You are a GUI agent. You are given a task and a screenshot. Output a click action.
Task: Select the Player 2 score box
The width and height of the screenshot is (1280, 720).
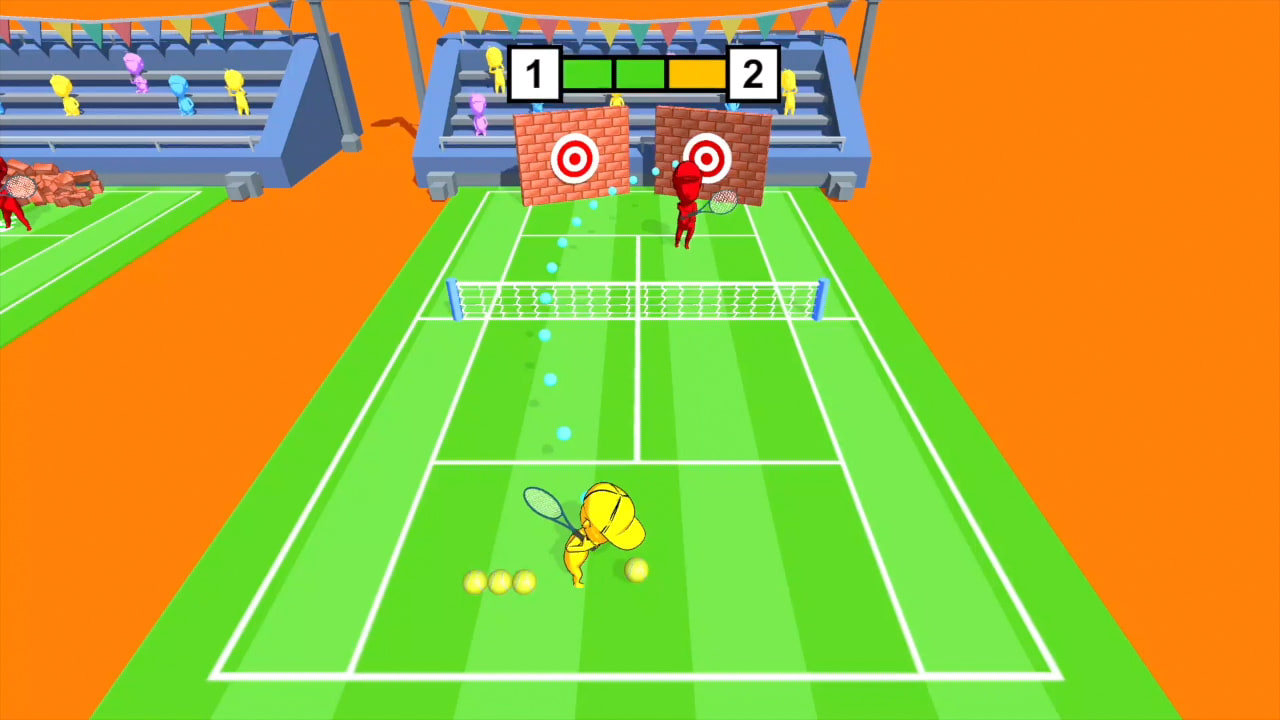point(752,74)
